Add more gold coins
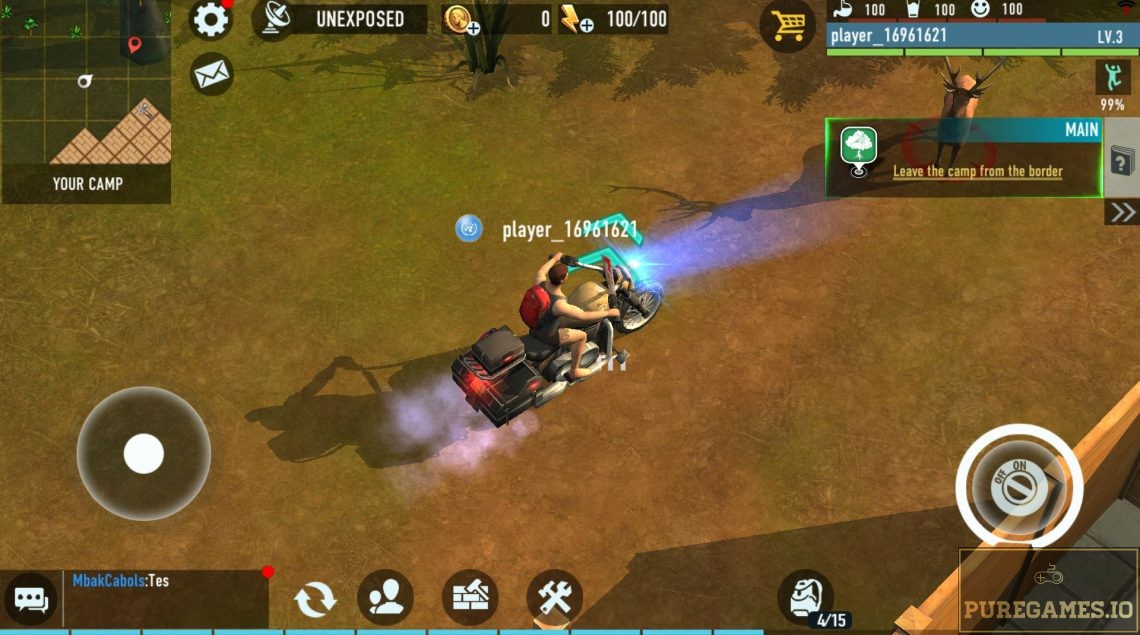Image resolution: width=1140 pixels, height=635 pixels. pos(462,20)
